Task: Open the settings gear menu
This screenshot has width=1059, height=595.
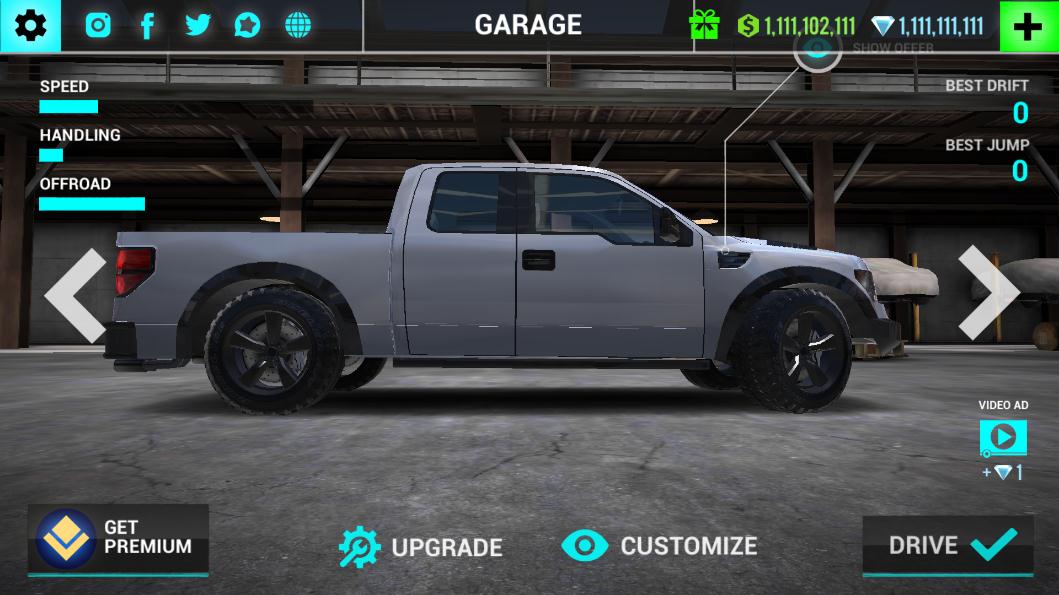Action: 30,26
